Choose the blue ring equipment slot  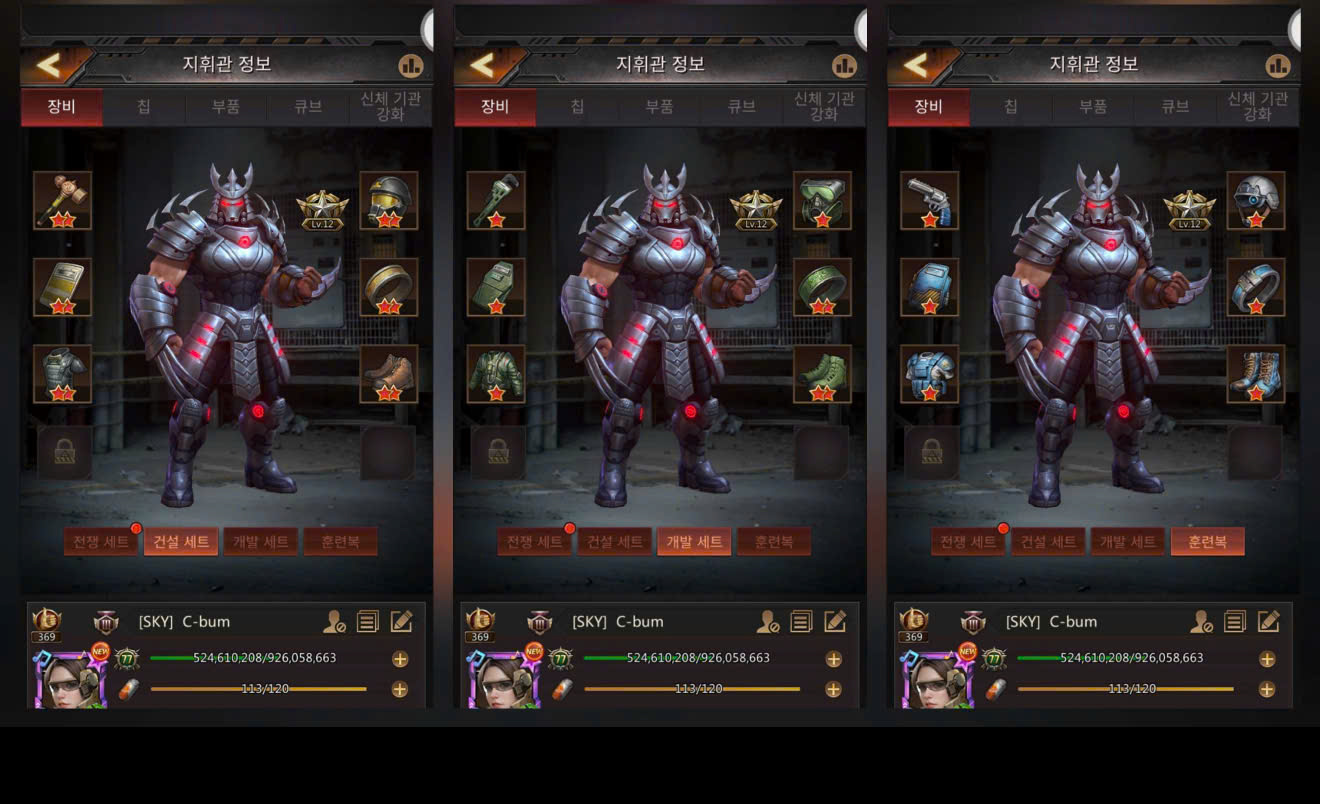coord(1256,287)
